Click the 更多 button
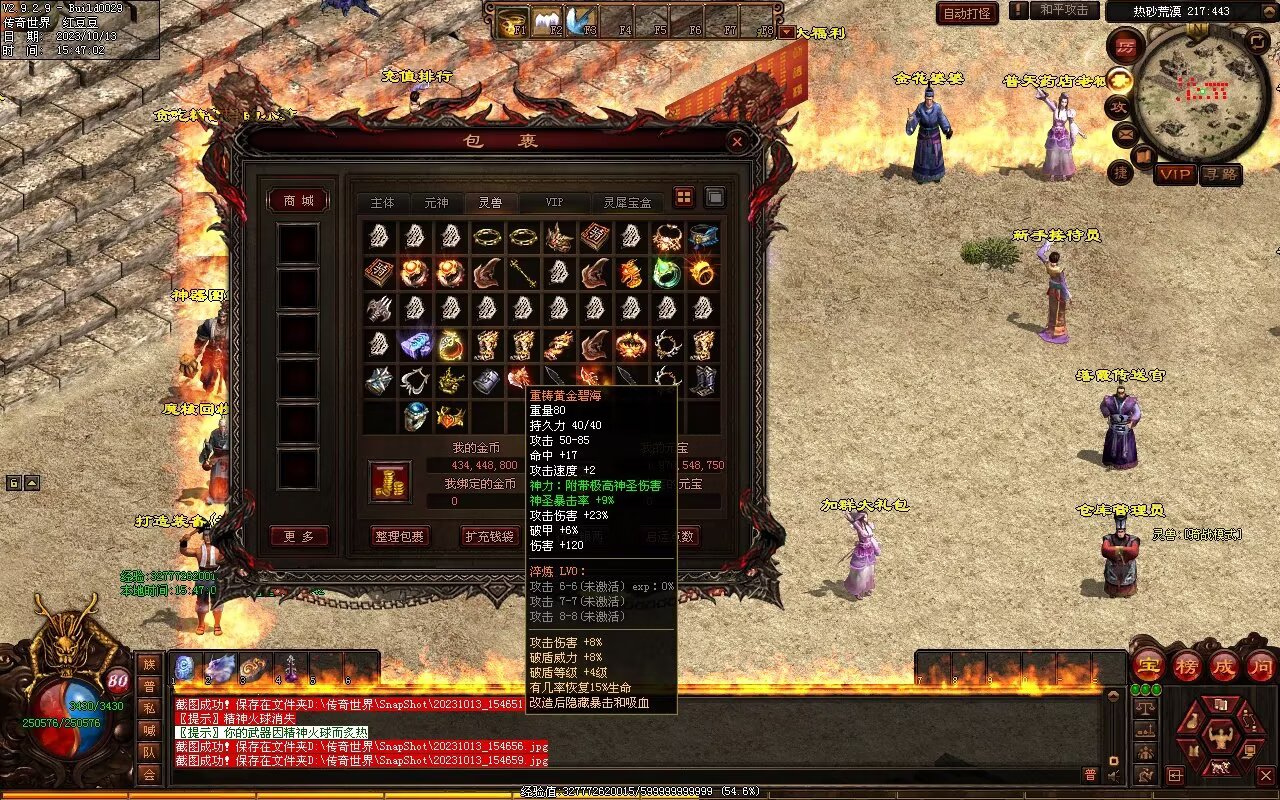Viewport: 1280px width, 800px height. coord(298,537)
